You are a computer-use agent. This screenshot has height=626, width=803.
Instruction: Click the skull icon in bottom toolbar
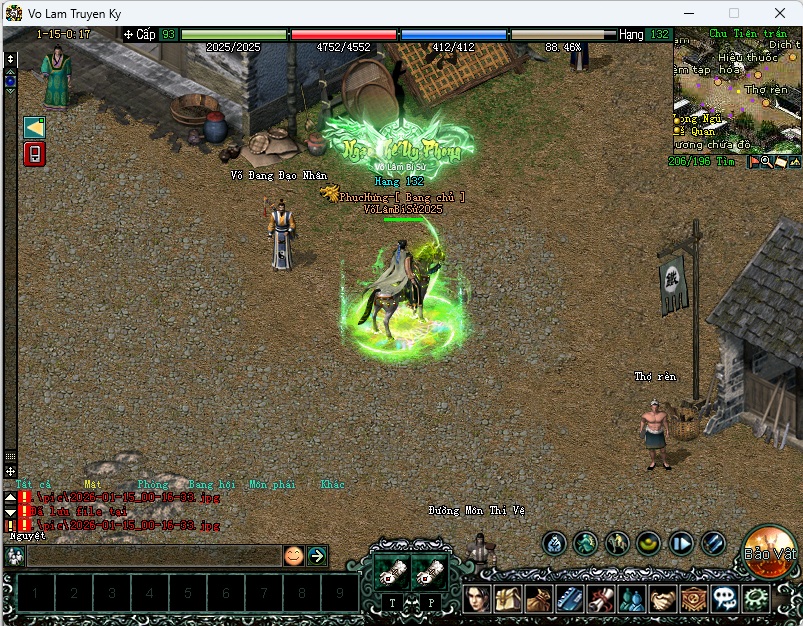725,599
